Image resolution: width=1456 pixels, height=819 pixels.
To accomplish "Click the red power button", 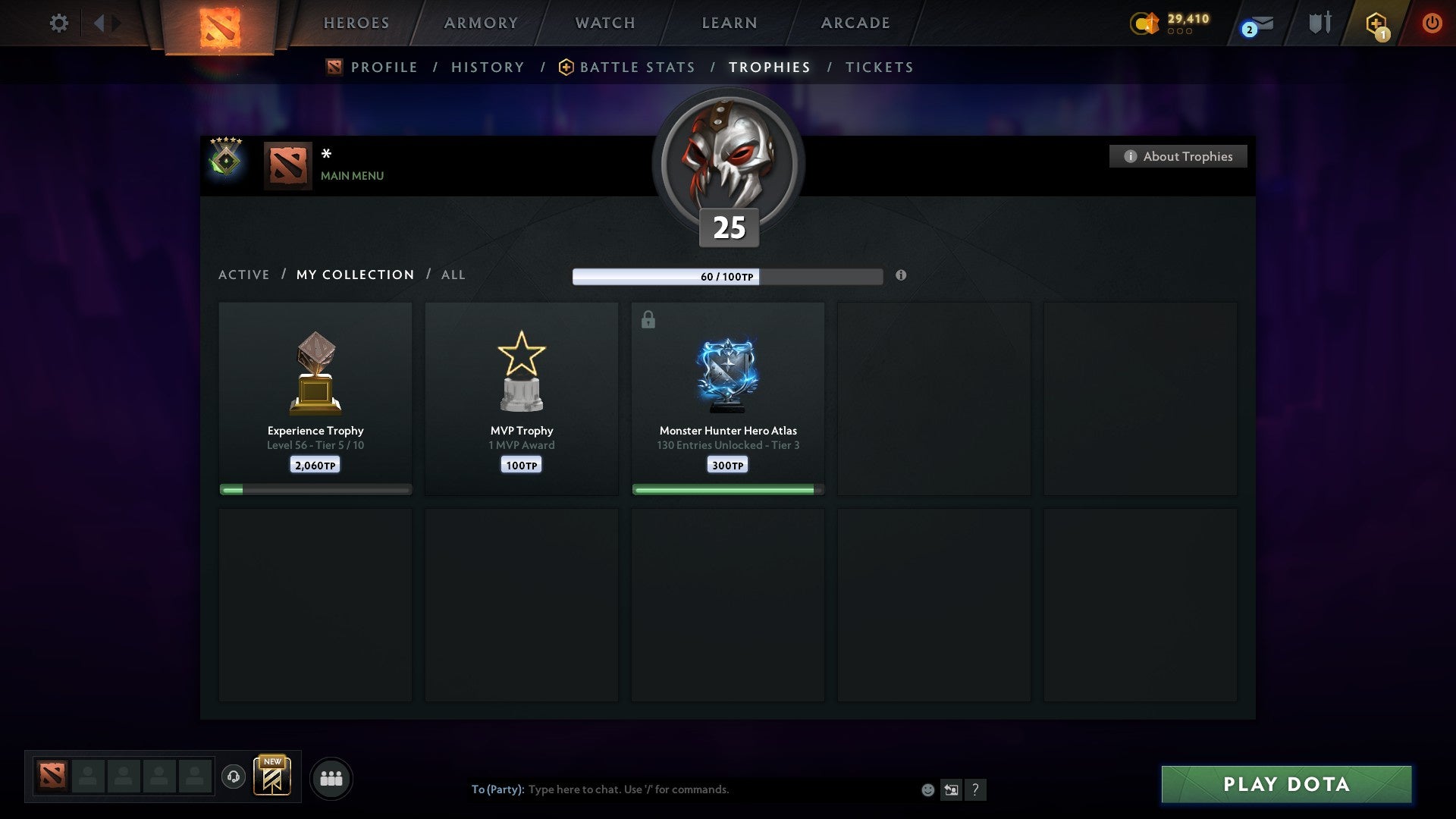I will (1432, 23).
